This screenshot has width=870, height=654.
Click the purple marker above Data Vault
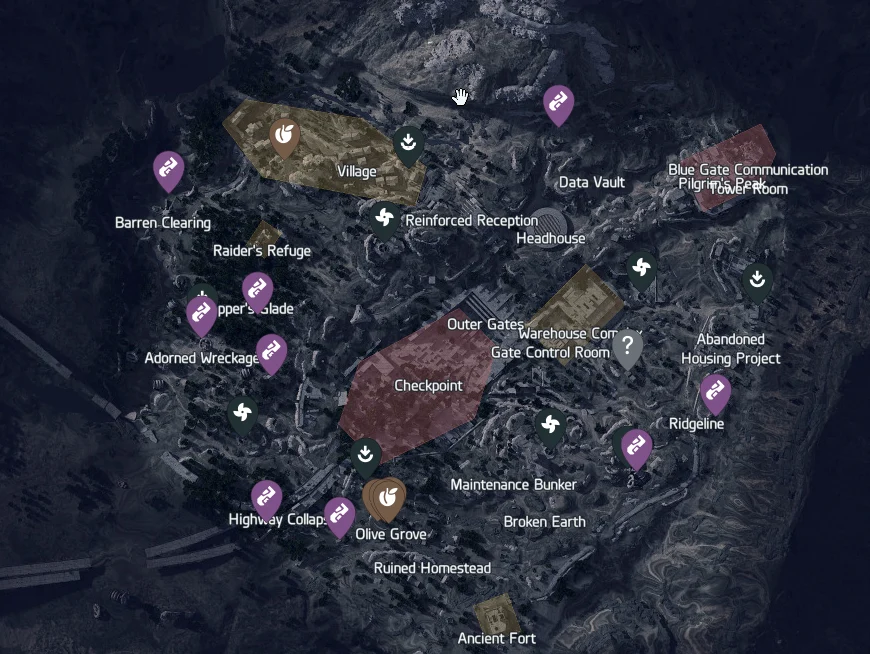tap(558, 104)
